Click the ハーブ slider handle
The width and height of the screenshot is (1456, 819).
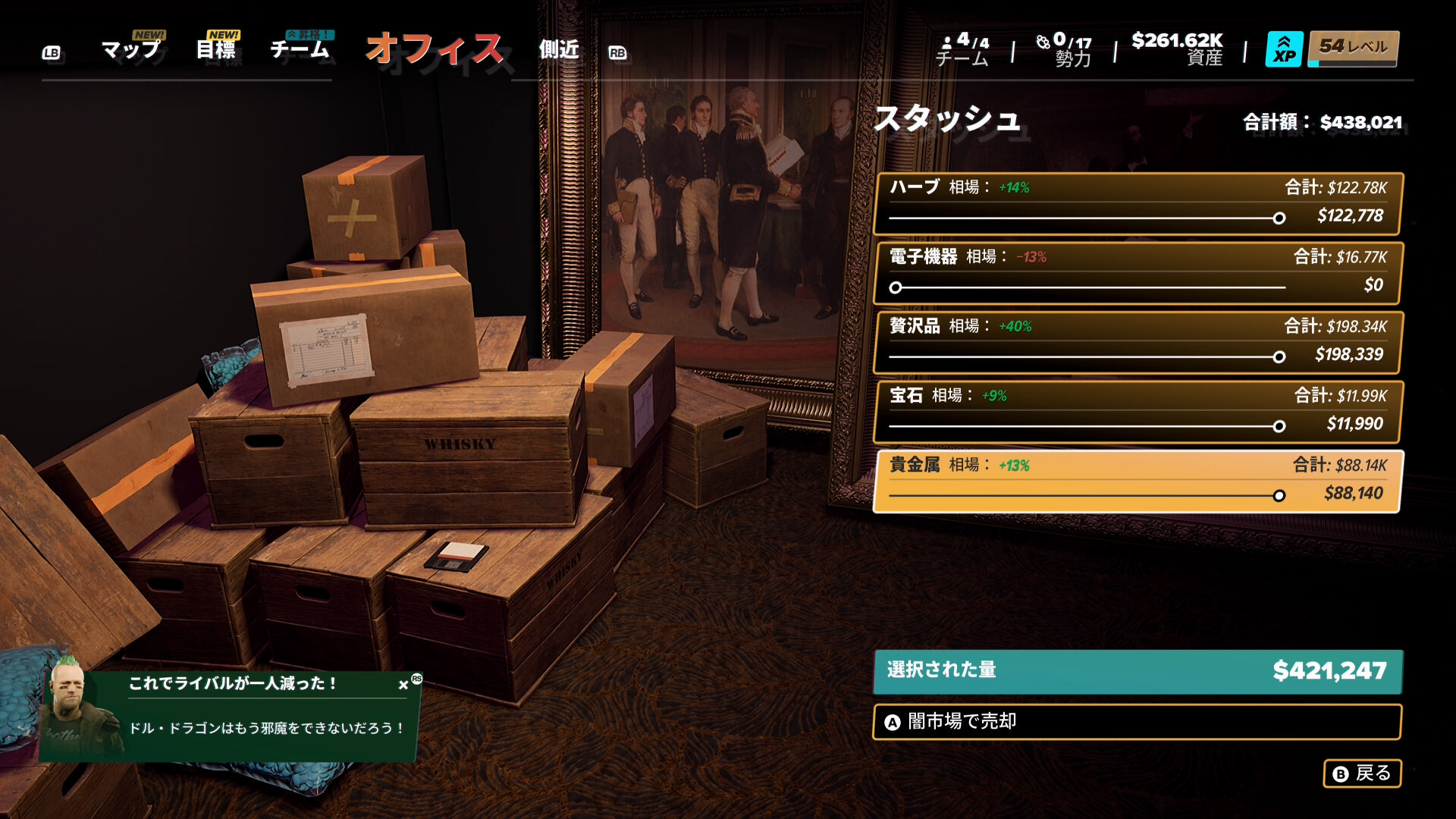tap(1279, 218)
